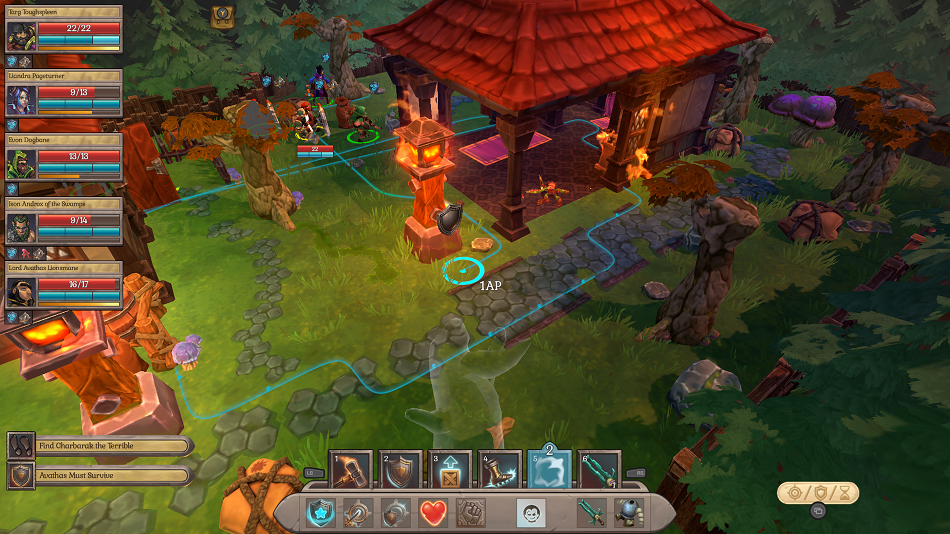Open the Find Charbarak the Terrible objective
Viewport: 950px width, 534px height.
[100, 446]
